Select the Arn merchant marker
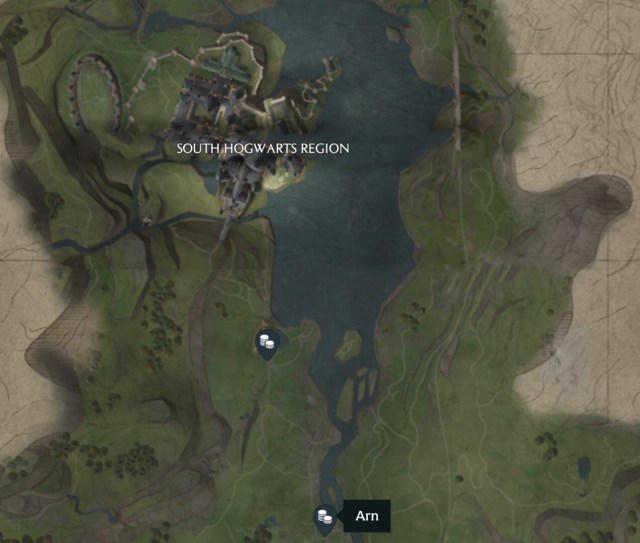The width and height of the screenshot is (640, 543). click(324, 517)
